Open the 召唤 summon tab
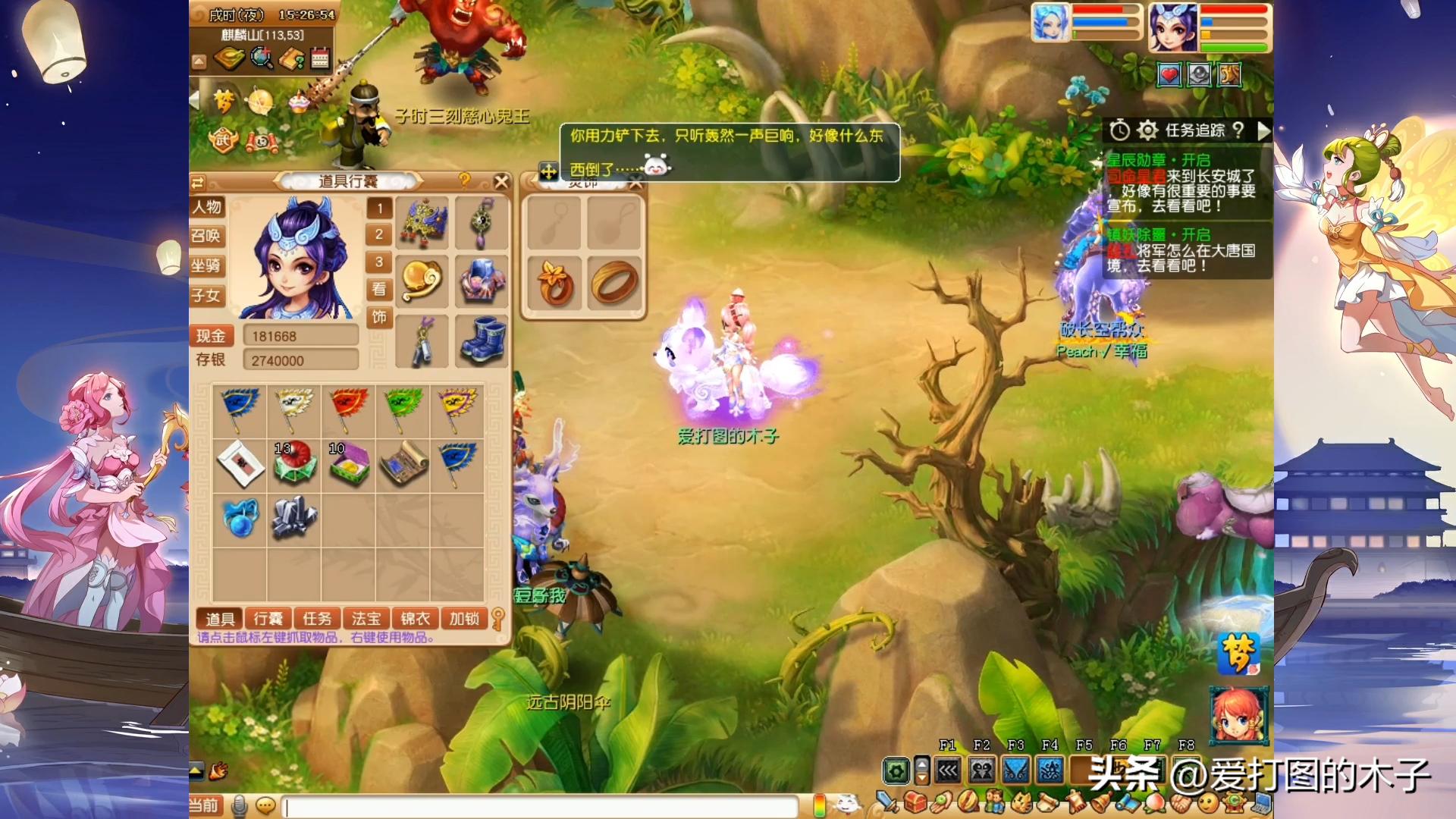Image resolution: width=1456 pixels, height=819 pixels. (x=207, y=236)
